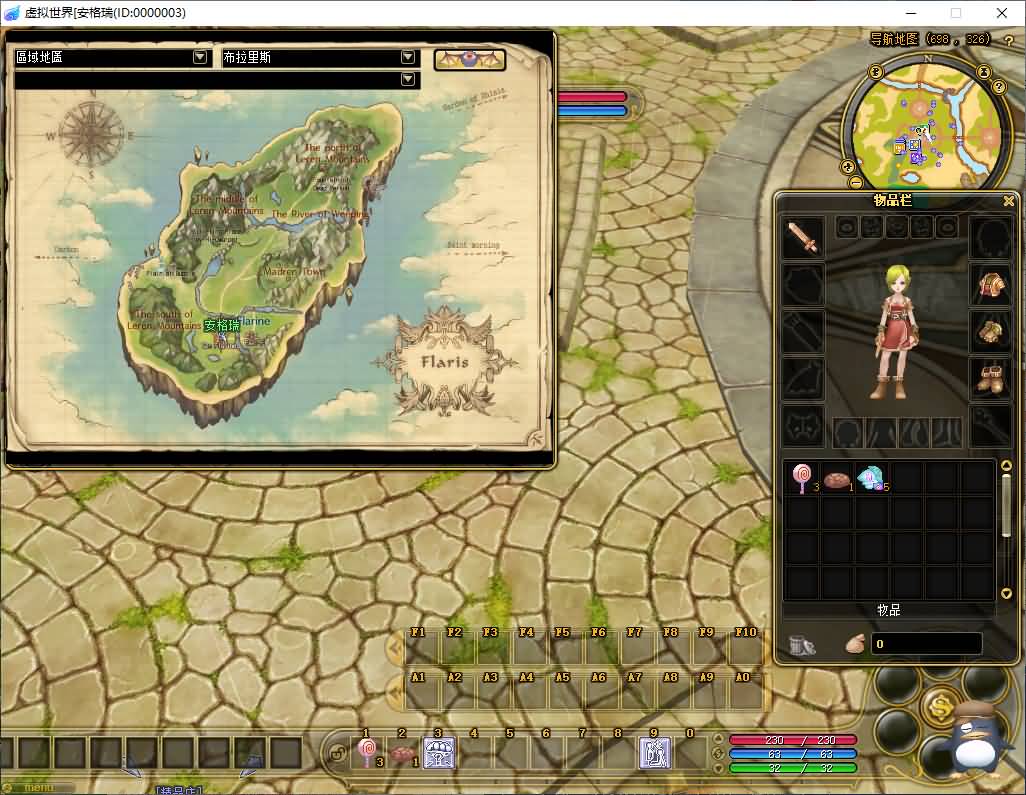Select the bread item in inventory

[x=837, y=479]
